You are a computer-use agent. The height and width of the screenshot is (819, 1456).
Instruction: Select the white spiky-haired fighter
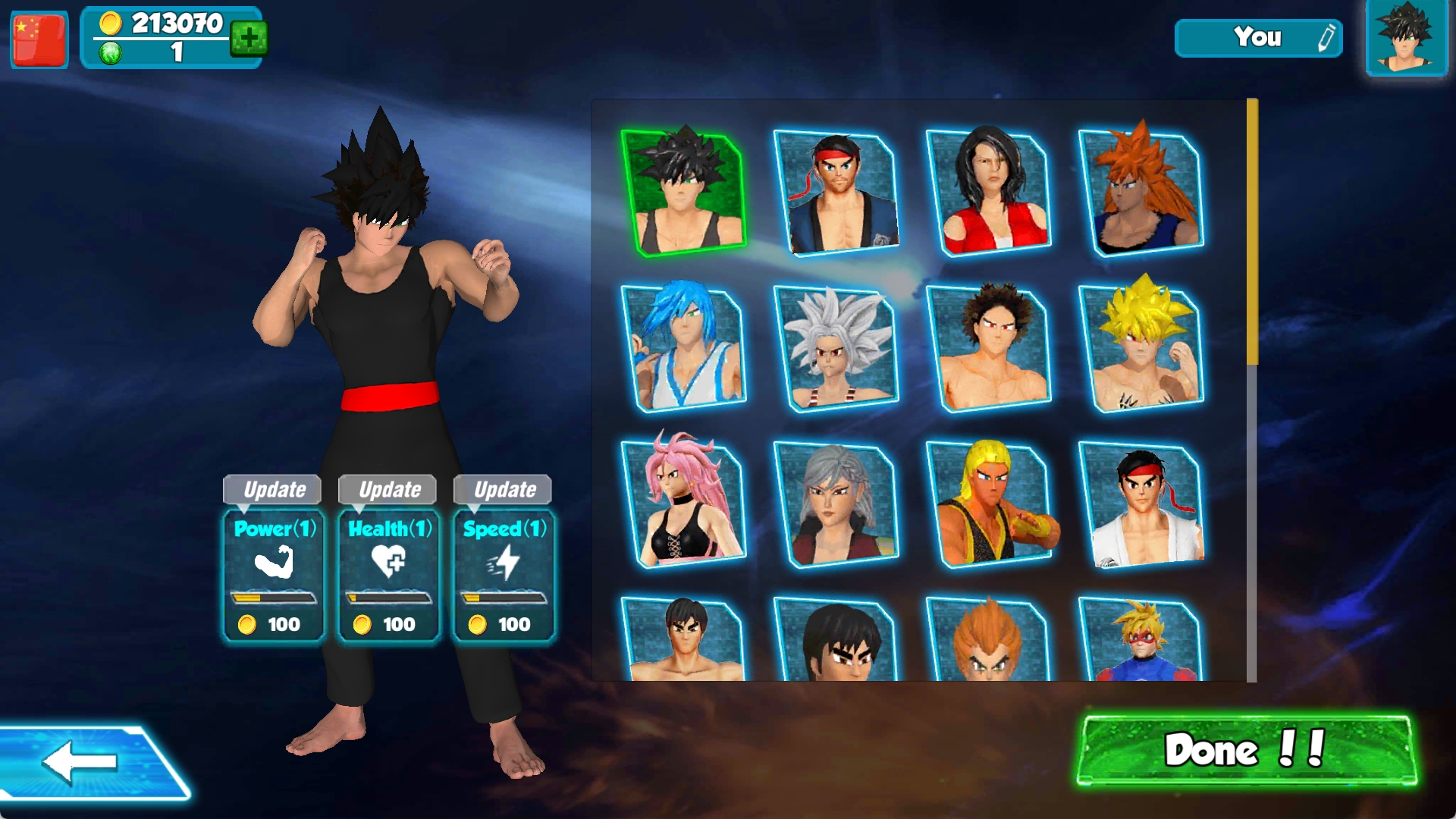coord(836,348)
